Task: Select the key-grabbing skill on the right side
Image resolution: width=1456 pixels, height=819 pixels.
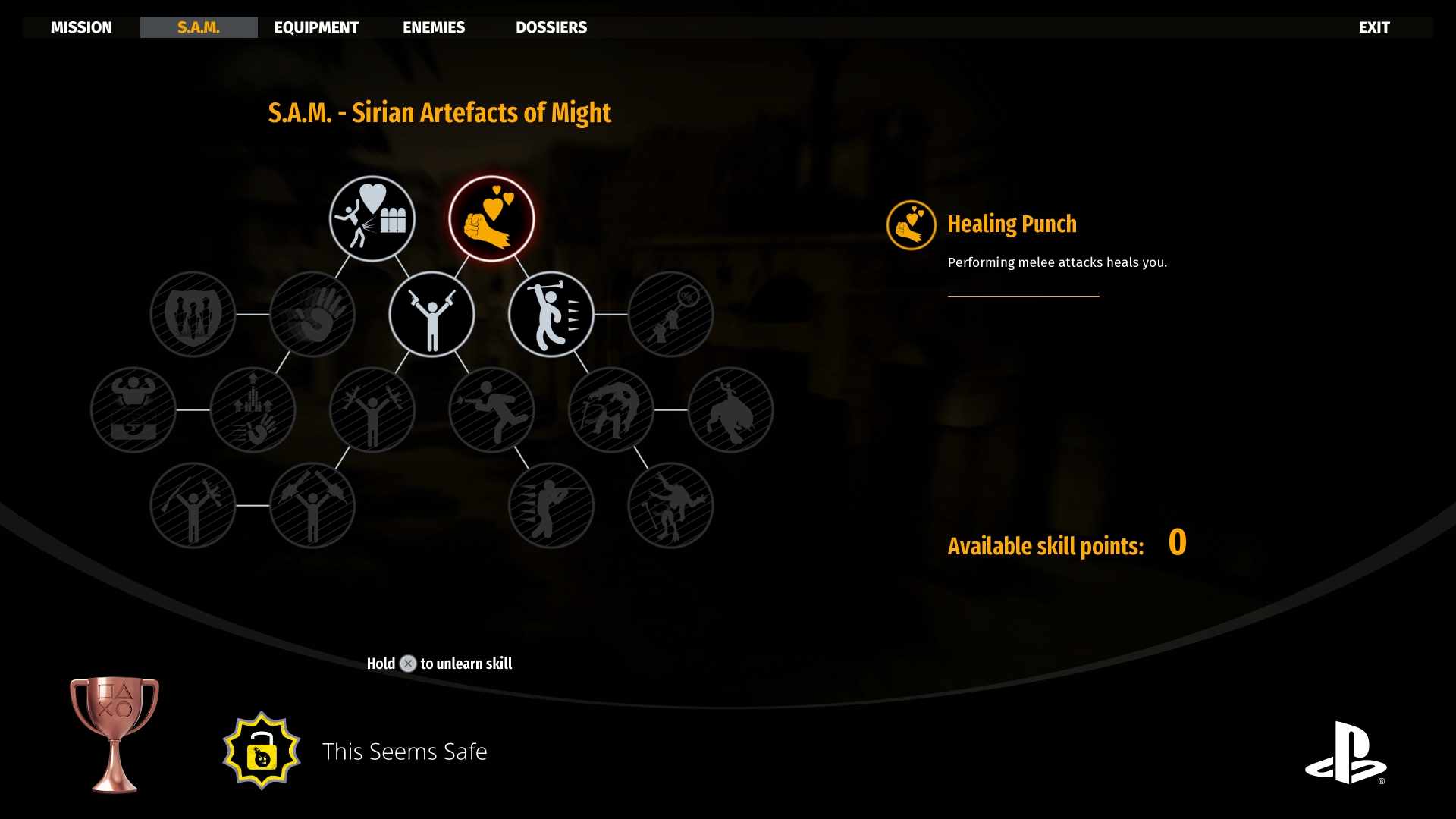Action: click(x=670, y=315)
